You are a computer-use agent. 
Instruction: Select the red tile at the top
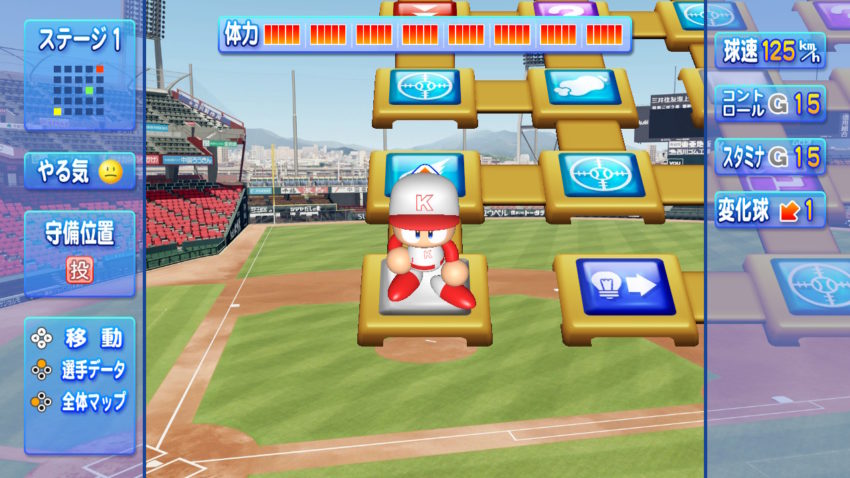[x=424, y=8]
